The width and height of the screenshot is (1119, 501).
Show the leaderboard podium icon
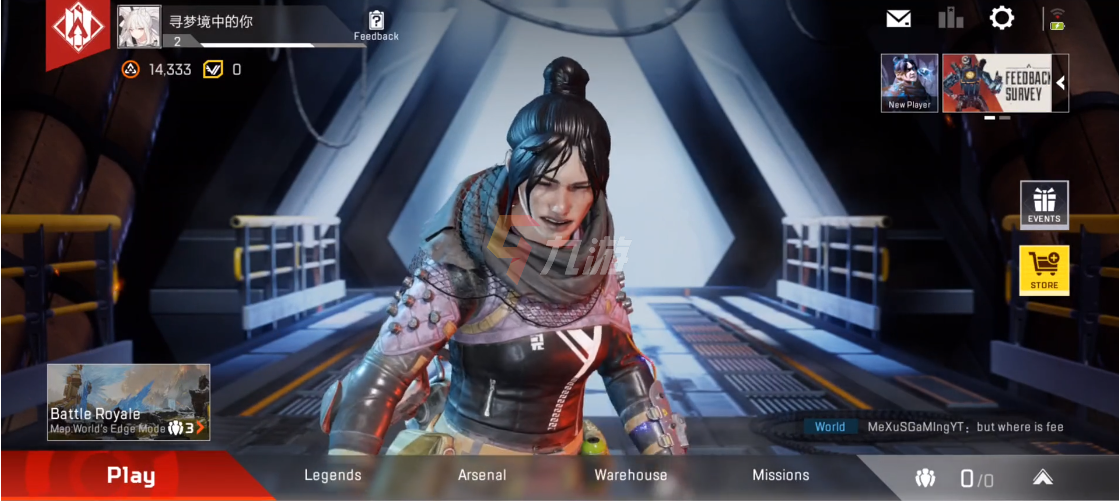(x=950, y=18)
